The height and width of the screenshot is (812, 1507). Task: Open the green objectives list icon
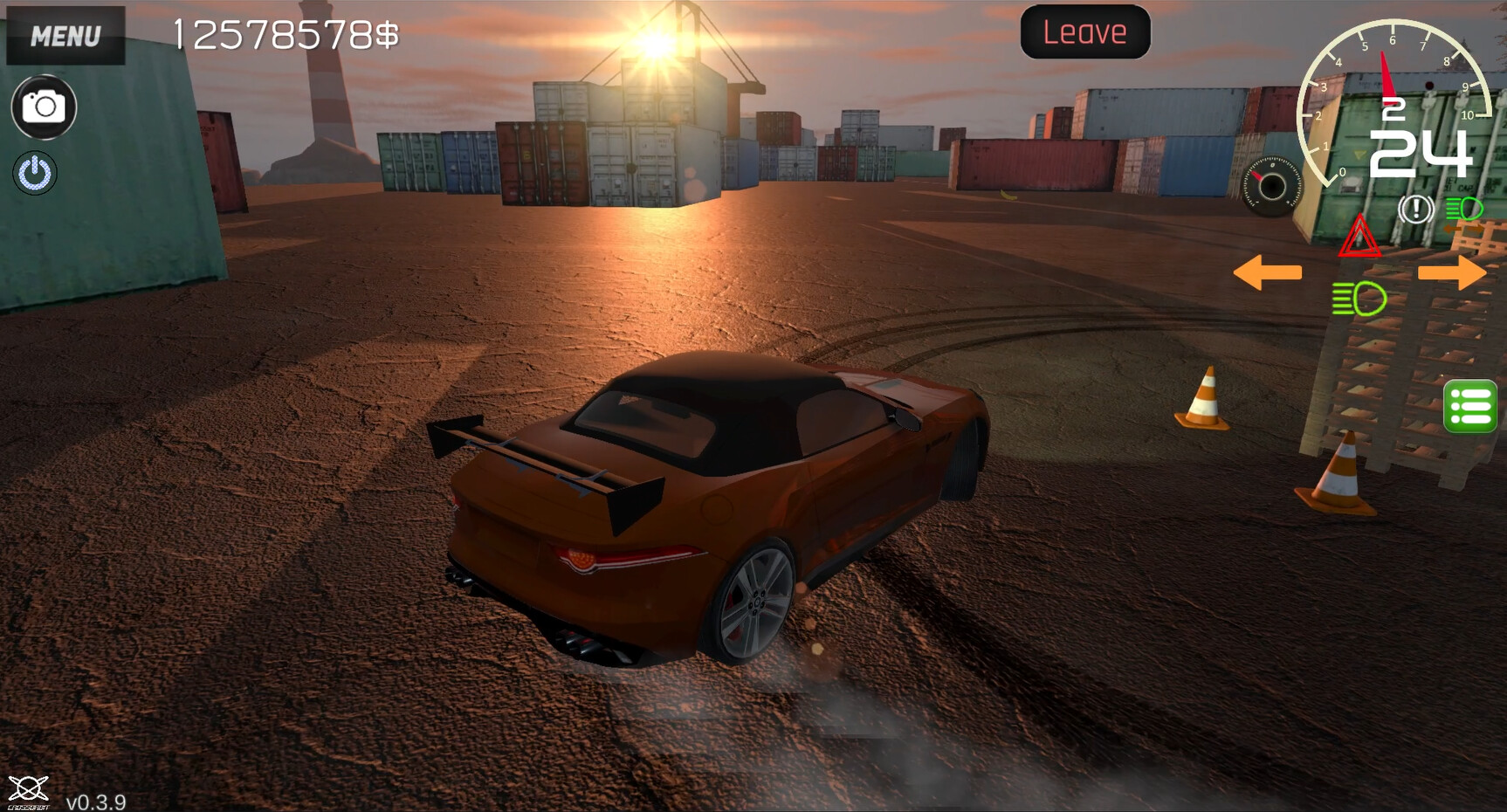tap(1471, 407)
